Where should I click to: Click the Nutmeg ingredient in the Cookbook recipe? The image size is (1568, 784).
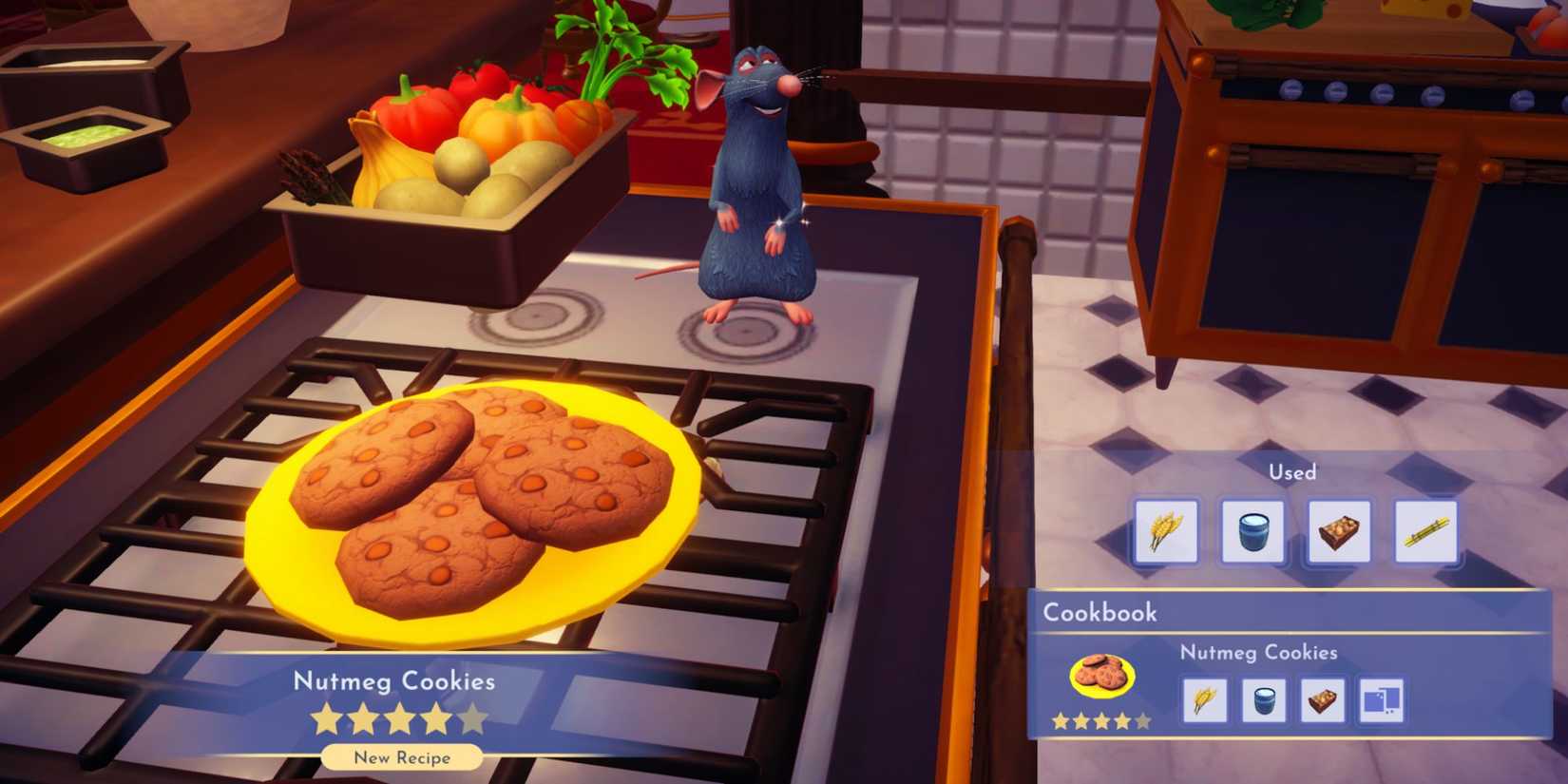pyautogui.click(x=1325, y=700)
